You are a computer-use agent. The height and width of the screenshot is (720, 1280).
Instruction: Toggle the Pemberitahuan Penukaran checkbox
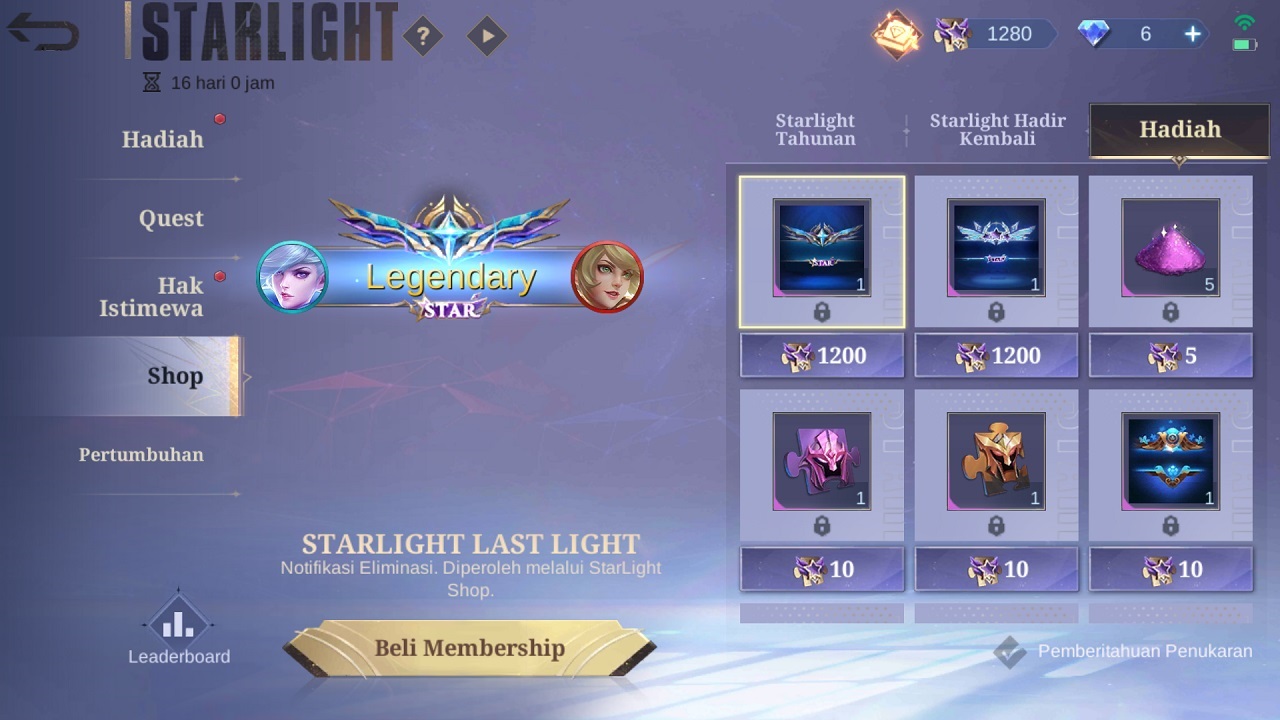[x=1012, y=651]
